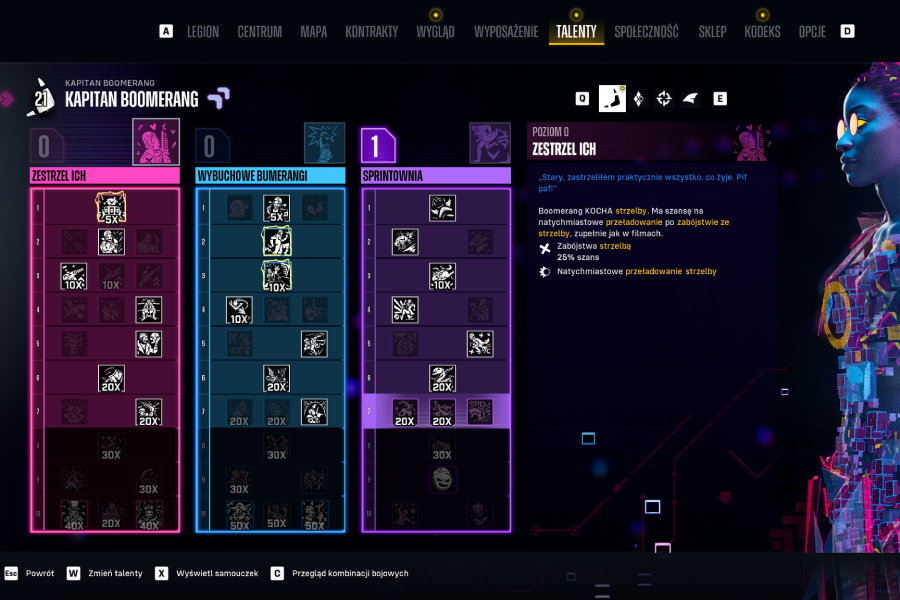Select the Sprintownia talent tree header
The image size is (900, 600).
point(435,176)
